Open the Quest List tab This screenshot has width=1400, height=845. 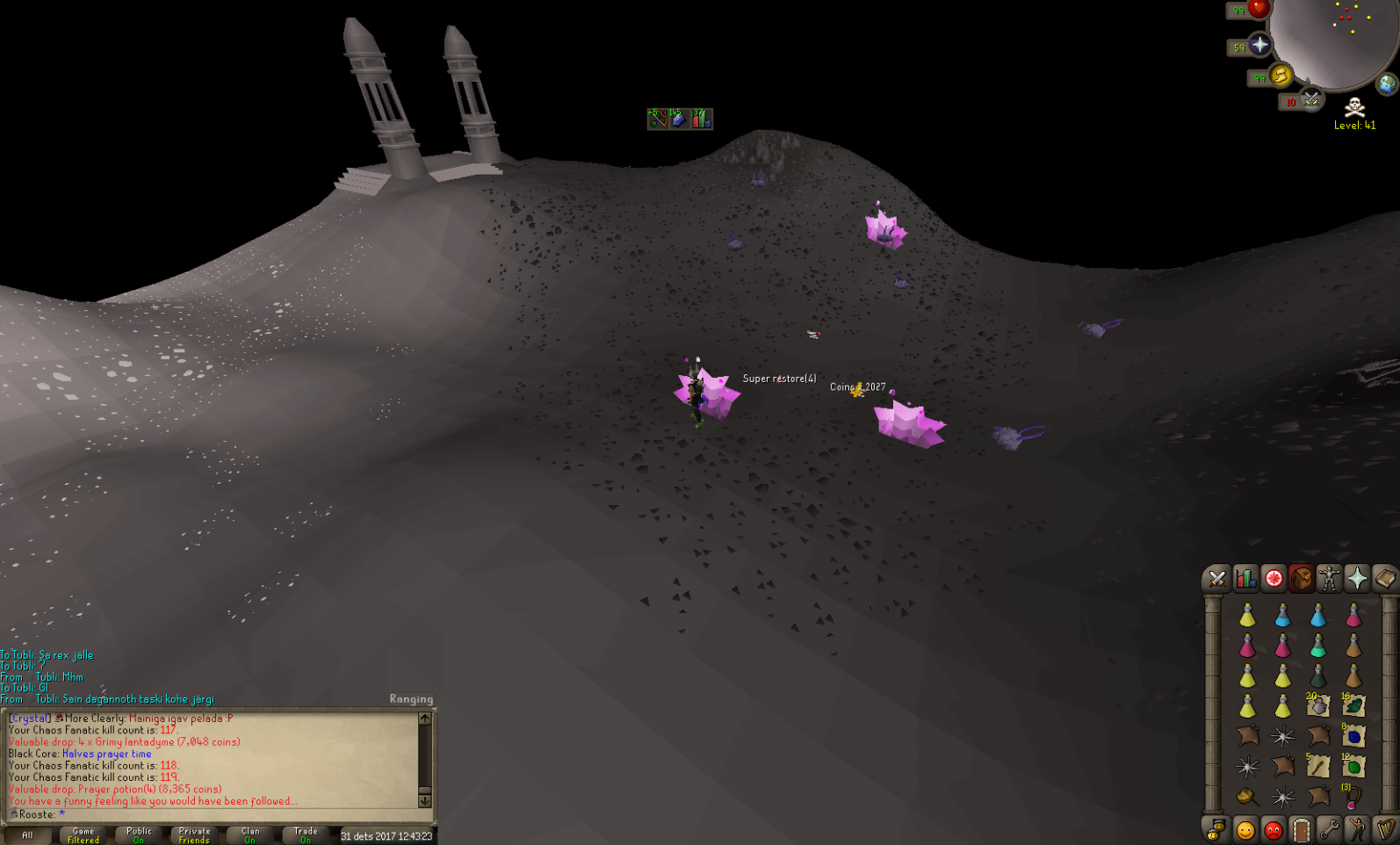(1273, 579)
